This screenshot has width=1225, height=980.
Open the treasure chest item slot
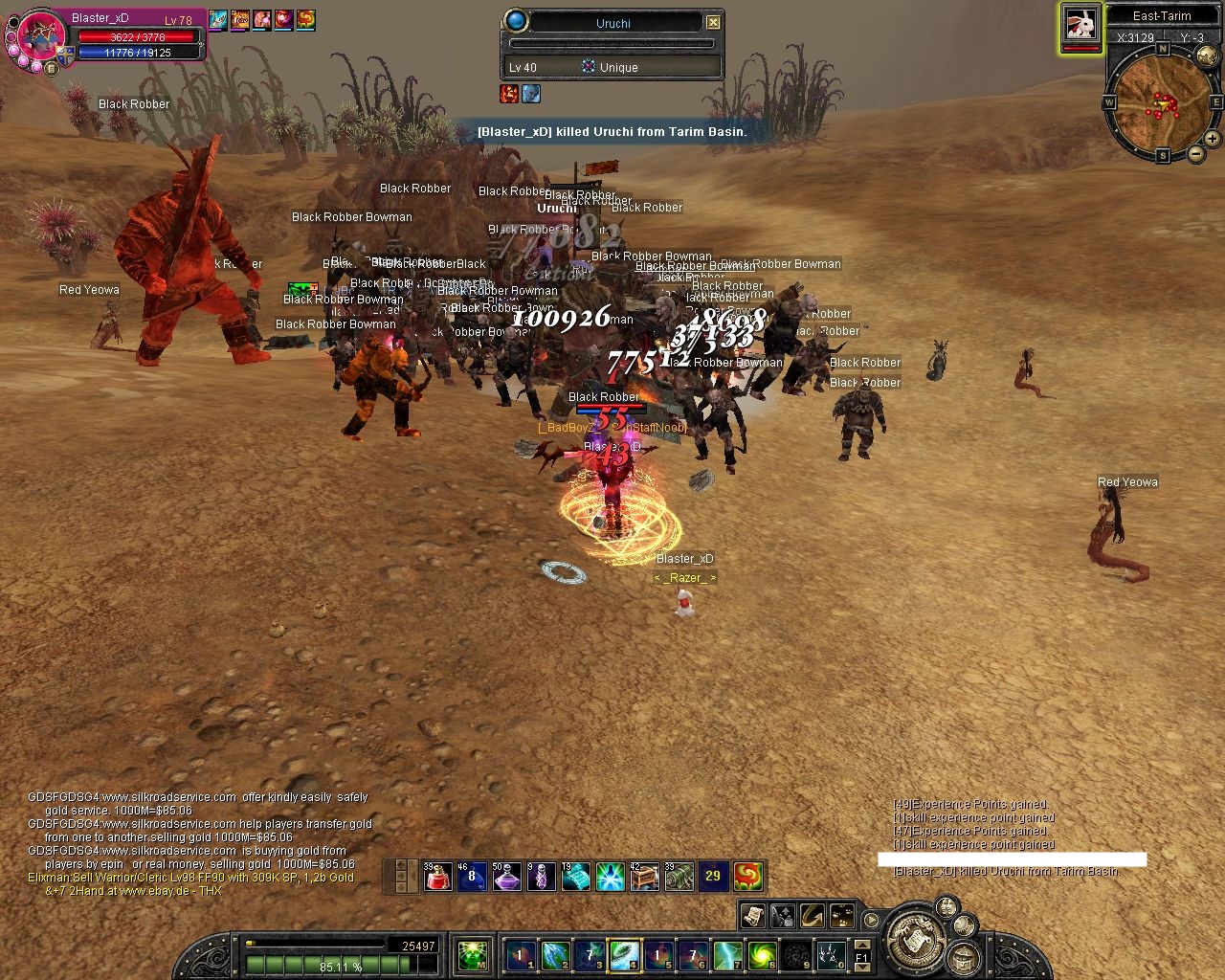tap(644, 876)
